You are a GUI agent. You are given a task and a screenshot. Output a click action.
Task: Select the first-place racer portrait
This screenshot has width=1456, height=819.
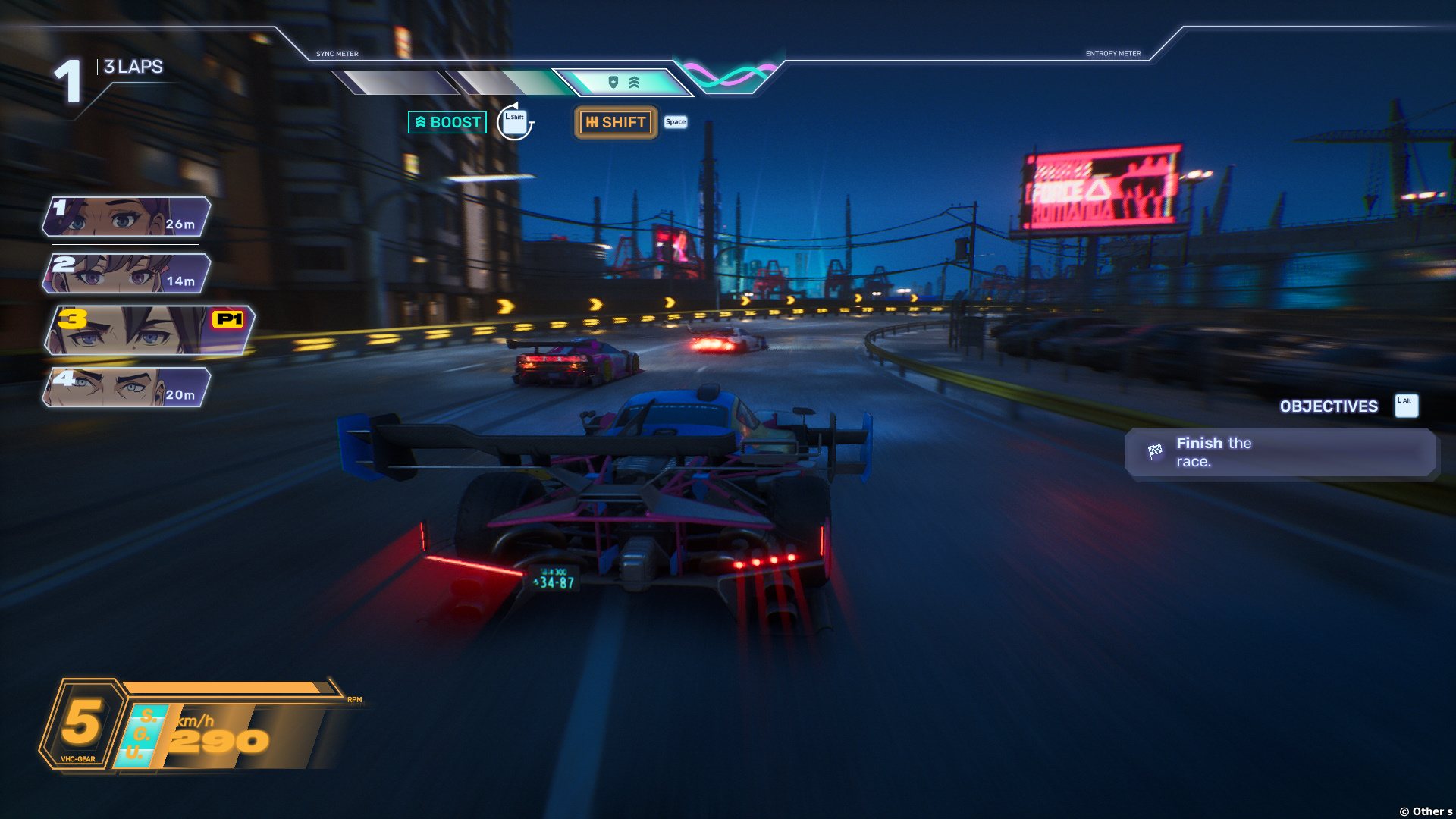pyautogui.click(x=126, y=217)
